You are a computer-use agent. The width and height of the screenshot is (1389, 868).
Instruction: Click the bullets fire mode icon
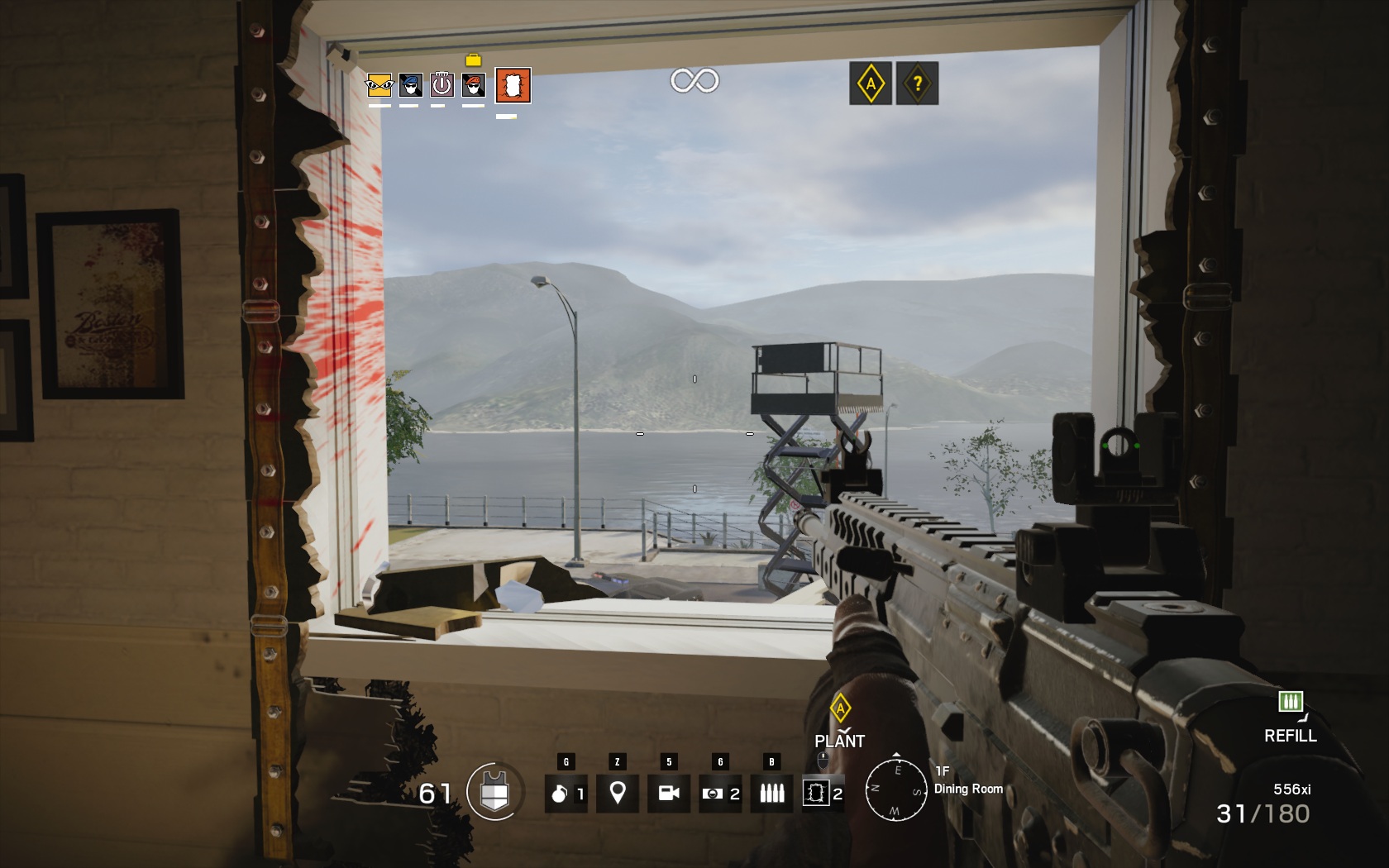point(771,794)
